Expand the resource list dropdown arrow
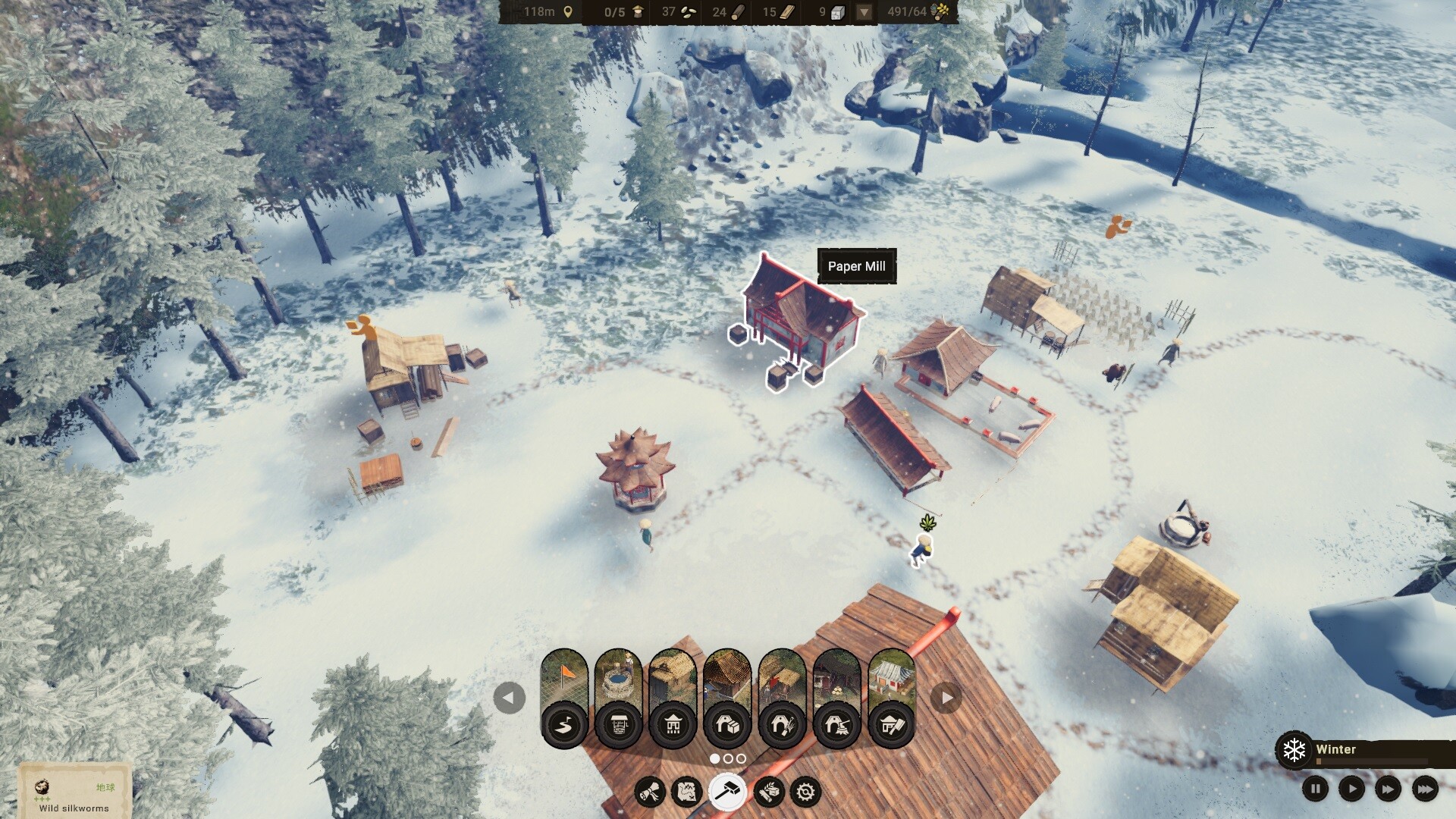1456x819 pixels. pyautogui.click(x=864, y=12)
